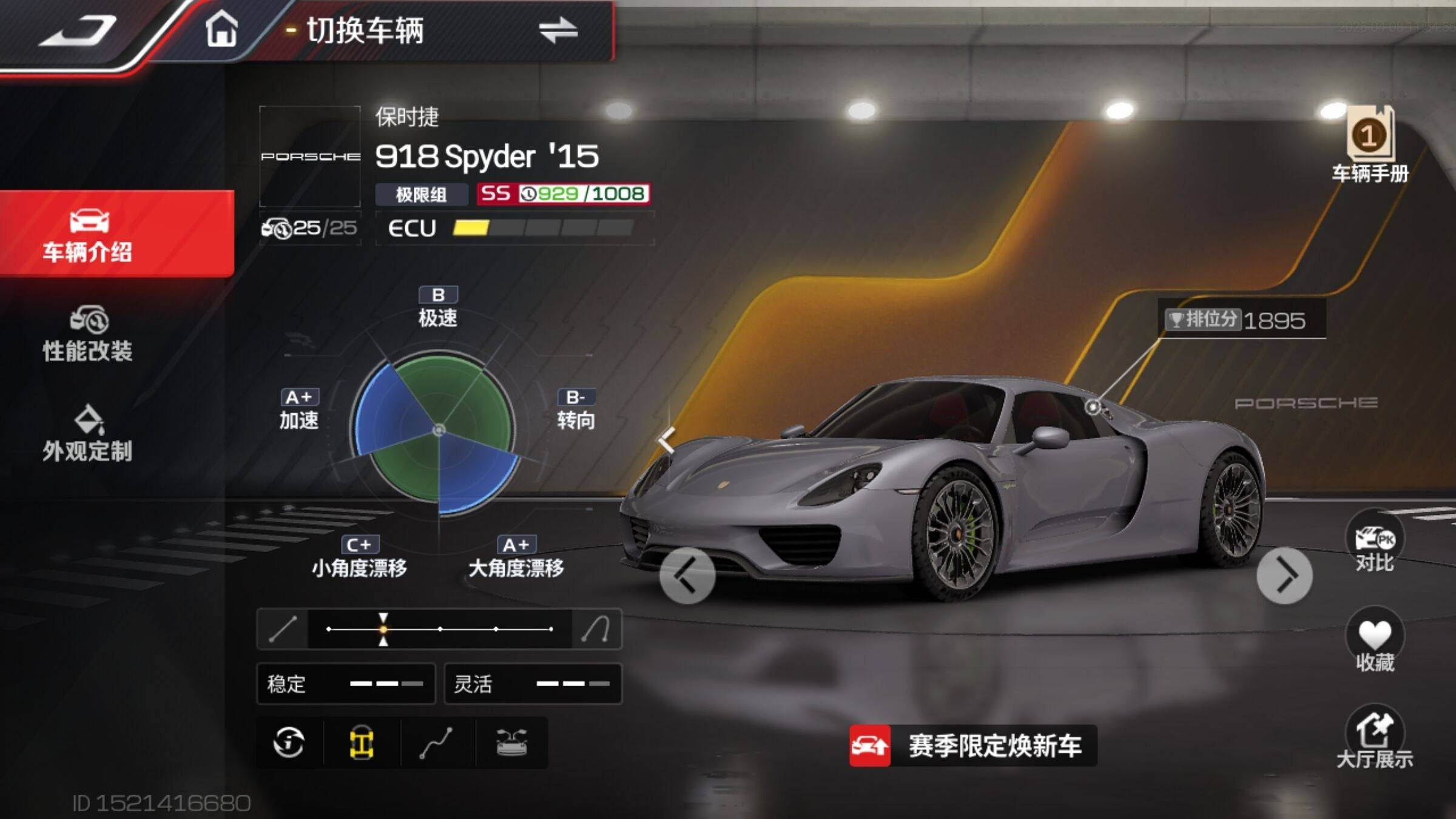
Task: Open the 外观定制 customization tab
Action: [x=88, y=434]
